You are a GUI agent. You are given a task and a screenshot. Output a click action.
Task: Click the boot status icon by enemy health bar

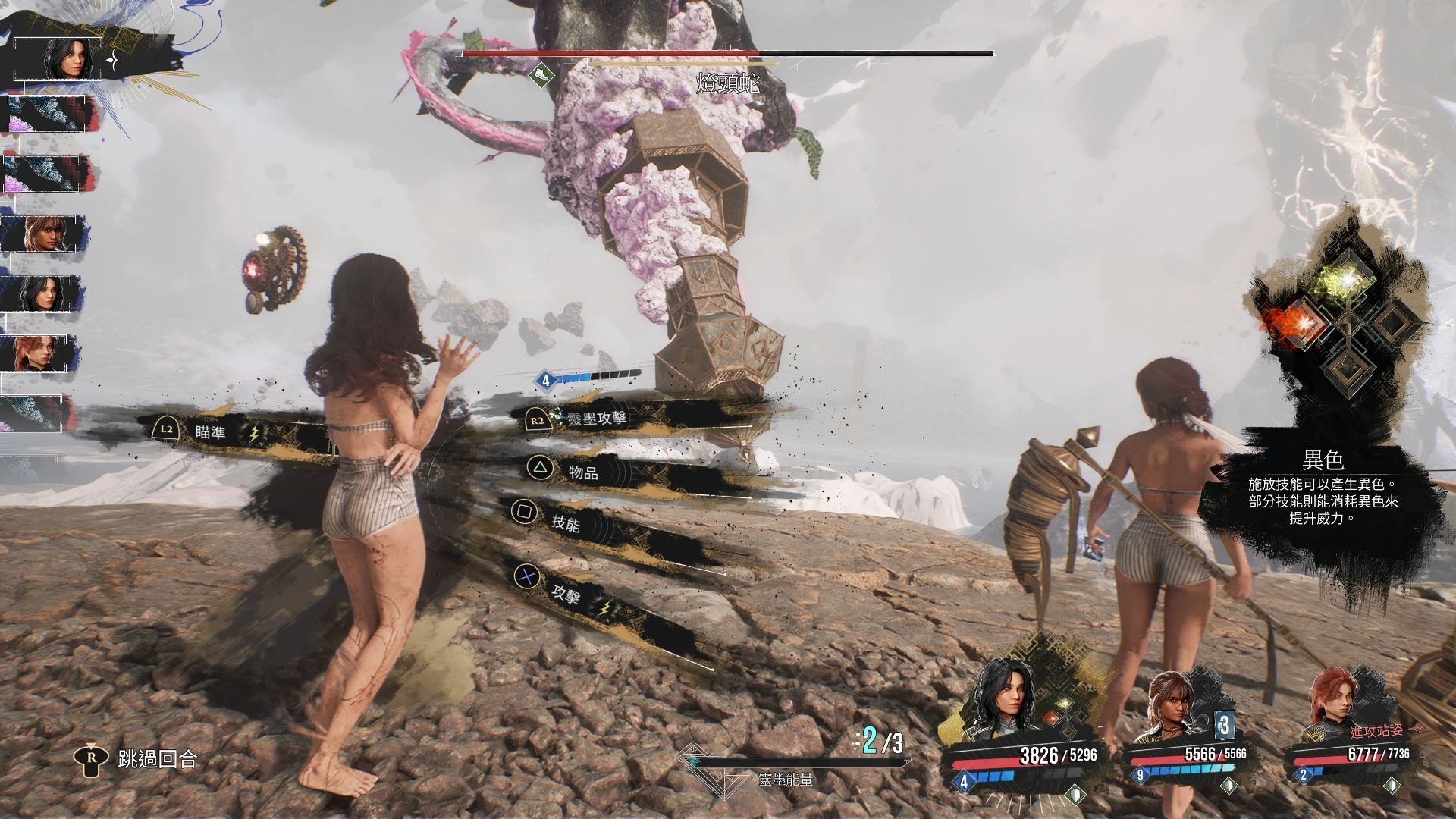click(541, 75)
